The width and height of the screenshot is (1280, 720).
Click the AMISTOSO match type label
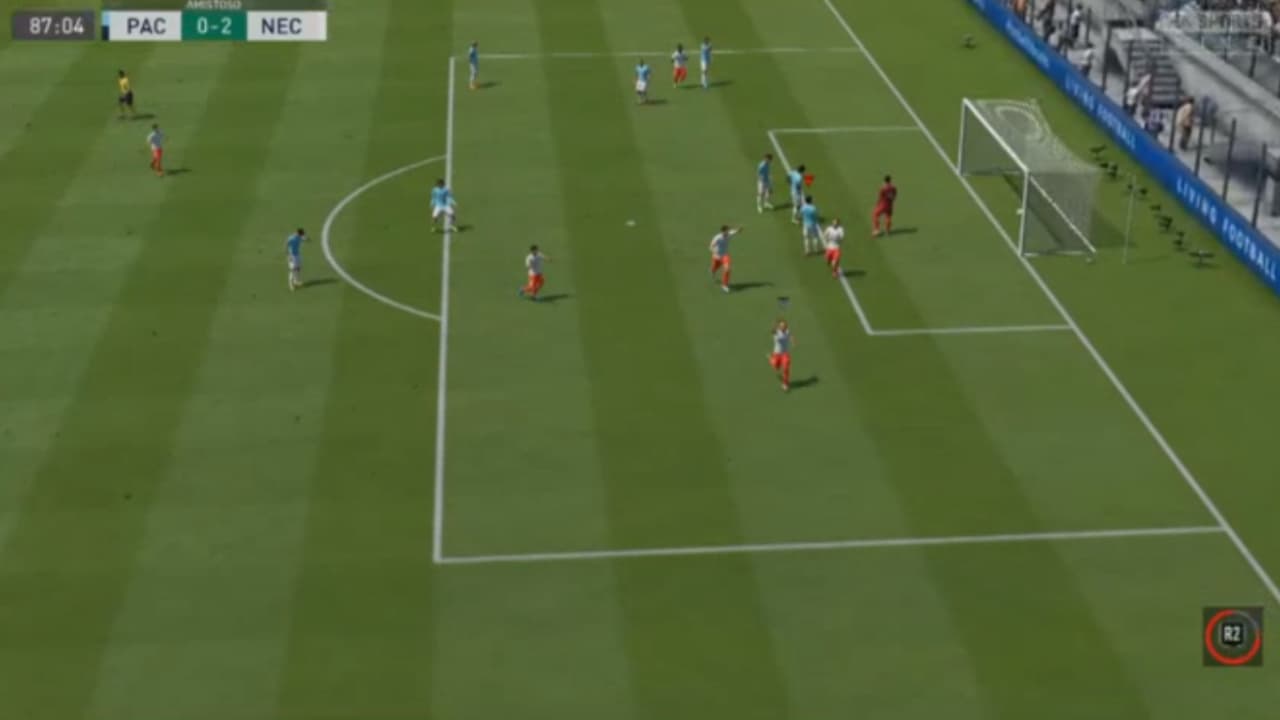(214, 4)
